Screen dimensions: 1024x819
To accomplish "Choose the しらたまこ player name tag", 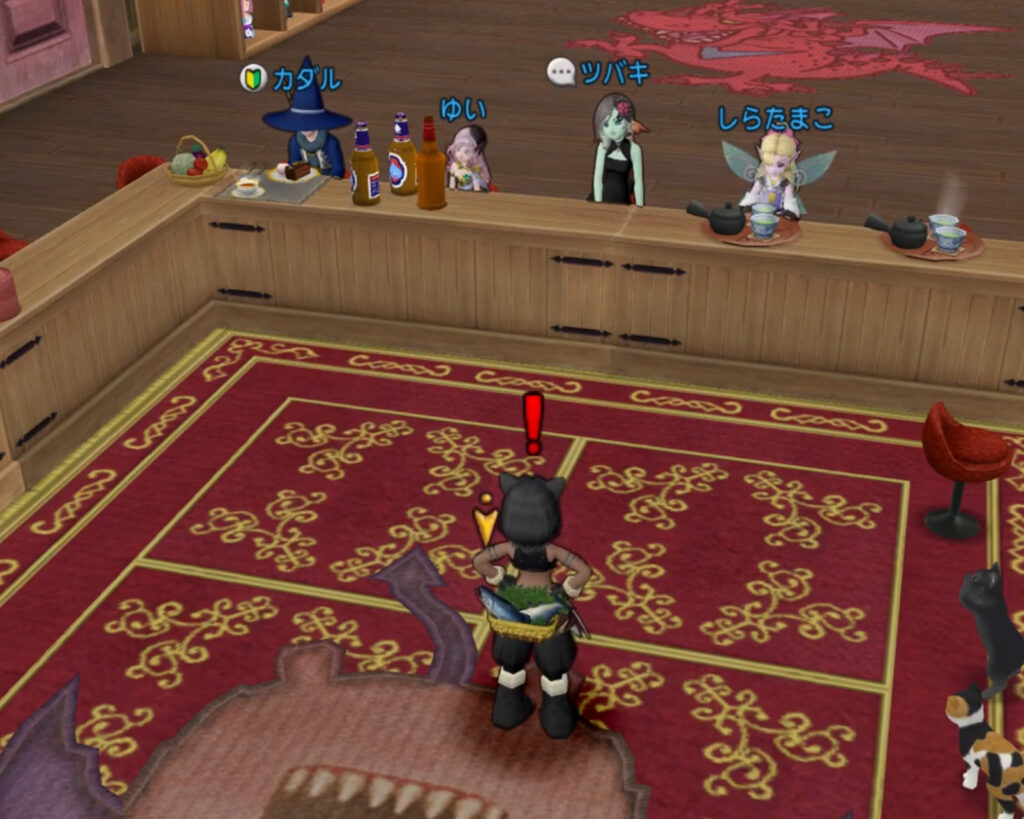I will pyautogui.click(x=776, y=118).
